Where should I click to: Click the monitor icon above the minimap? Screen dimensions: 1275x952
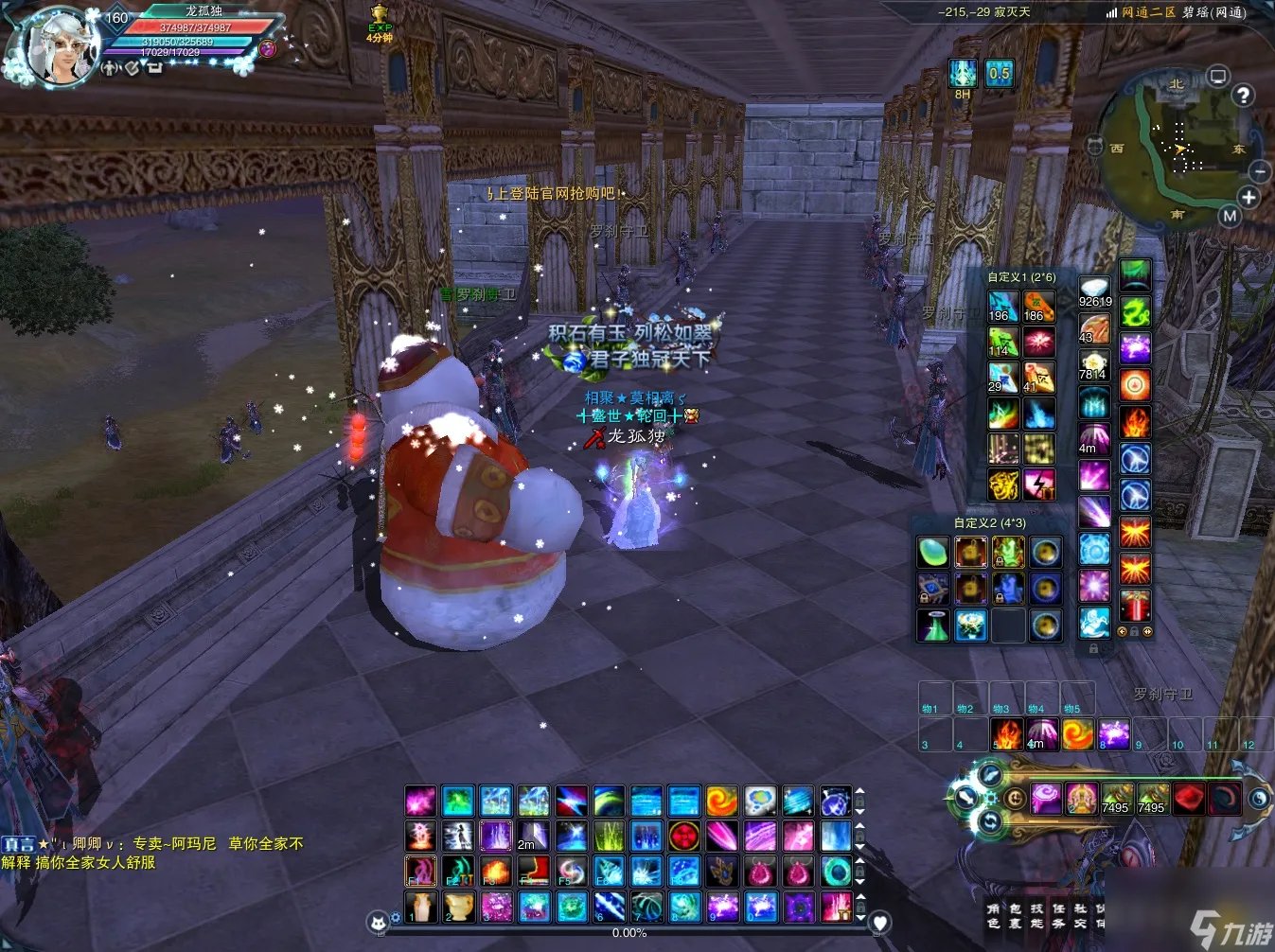(x=1218, y=76)
